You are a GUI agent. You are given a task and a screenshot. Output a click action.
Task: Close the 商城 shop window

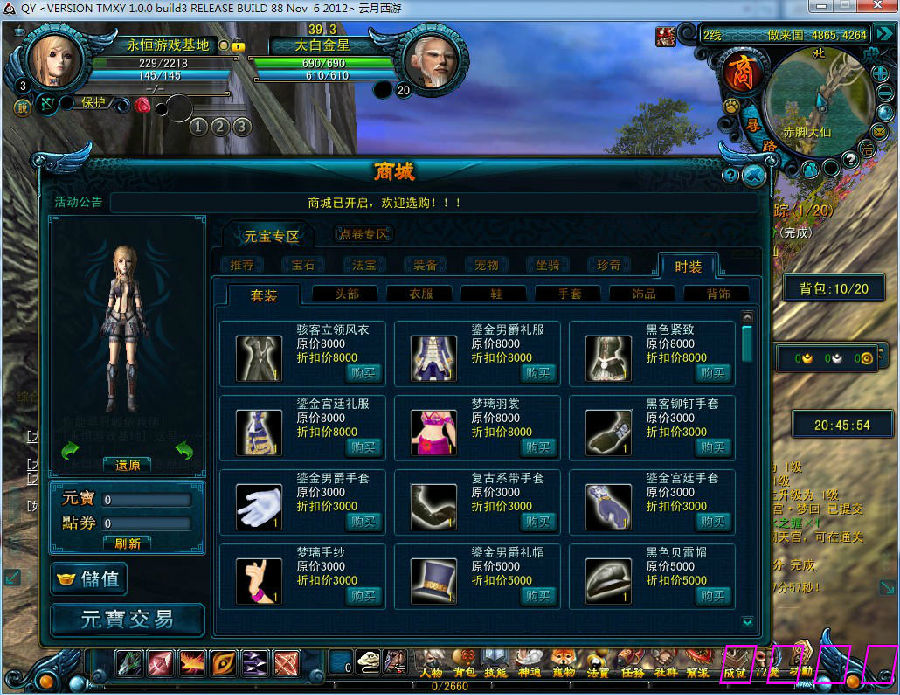(x=754, y=175)
